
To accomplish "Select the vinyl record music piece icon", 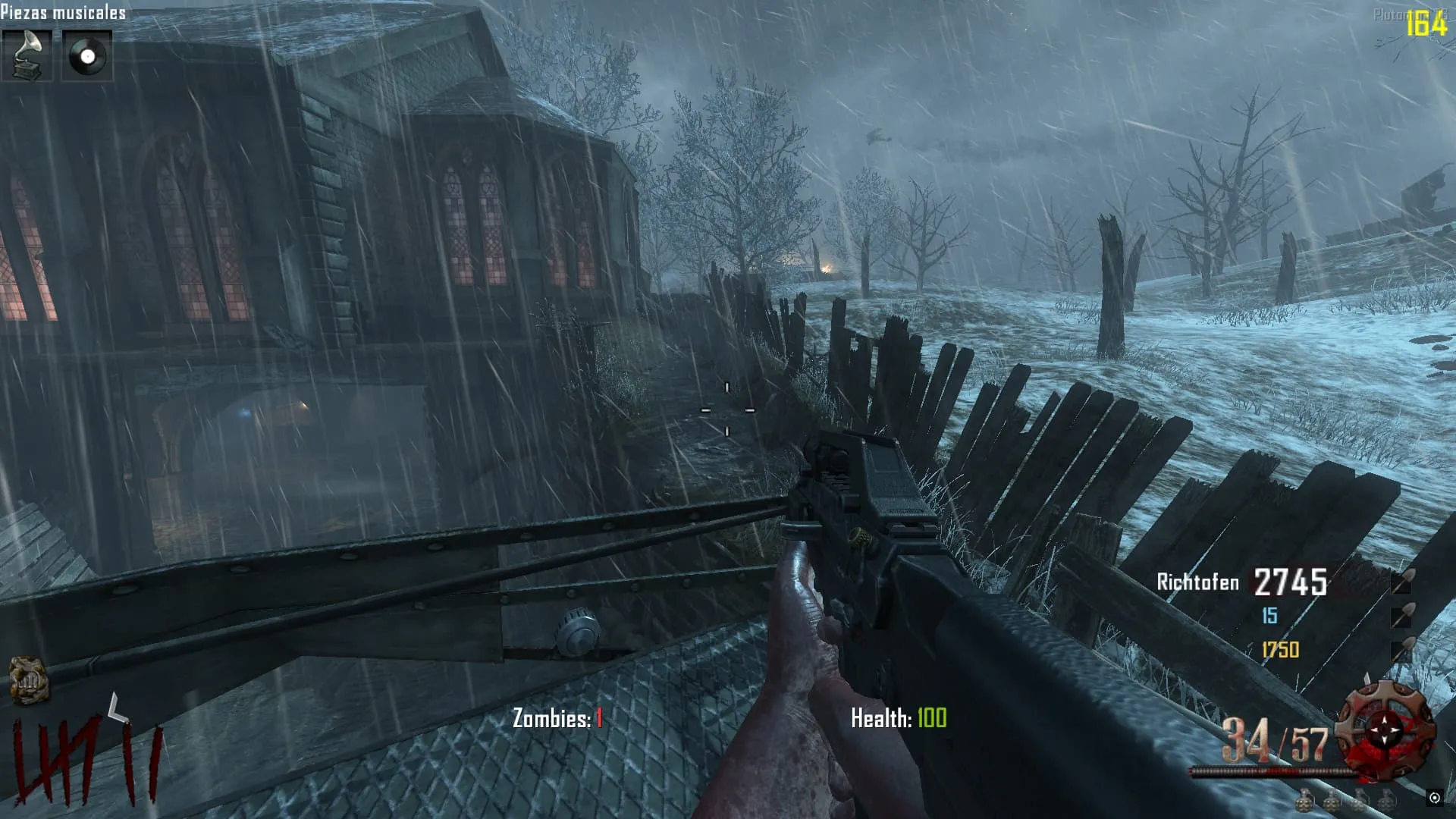I will [86, 55].
